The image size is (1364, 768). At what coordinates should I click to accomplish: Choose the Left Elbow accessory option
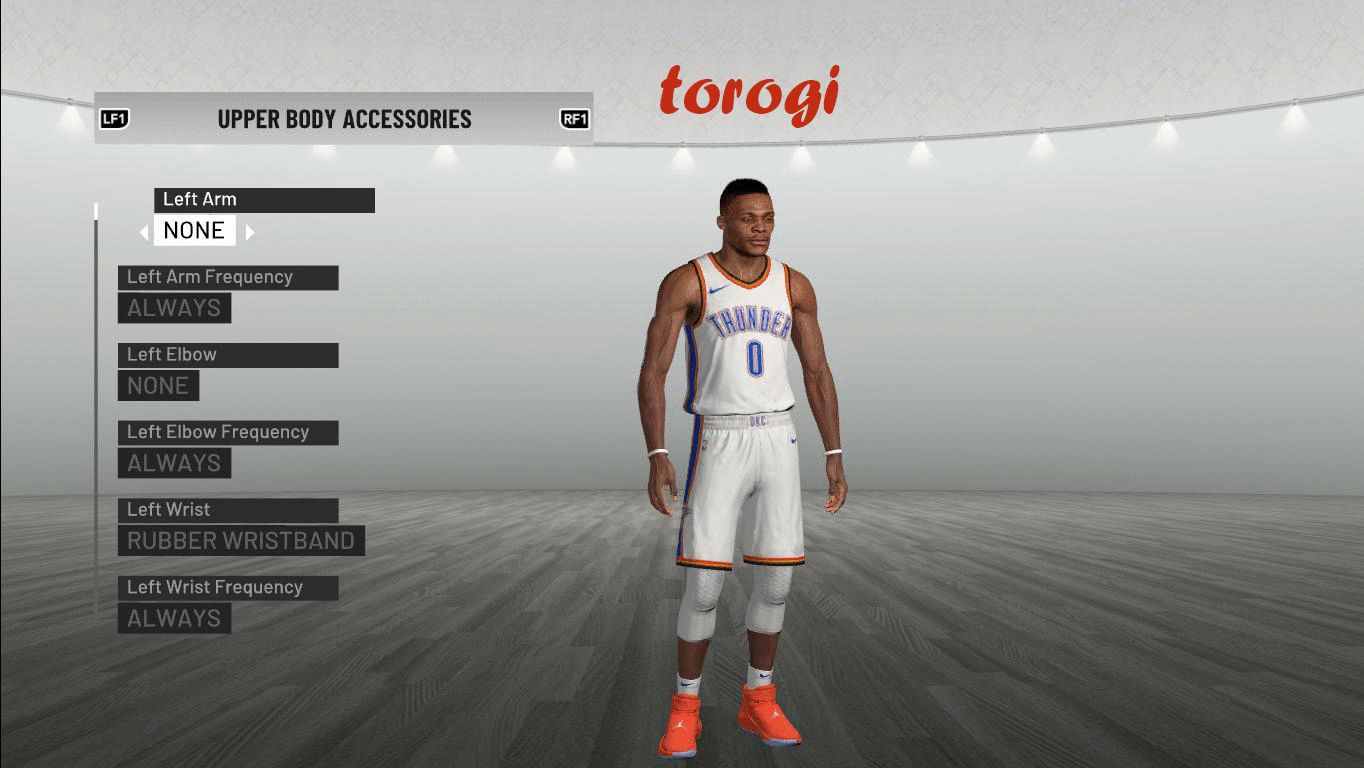[159, 385]
